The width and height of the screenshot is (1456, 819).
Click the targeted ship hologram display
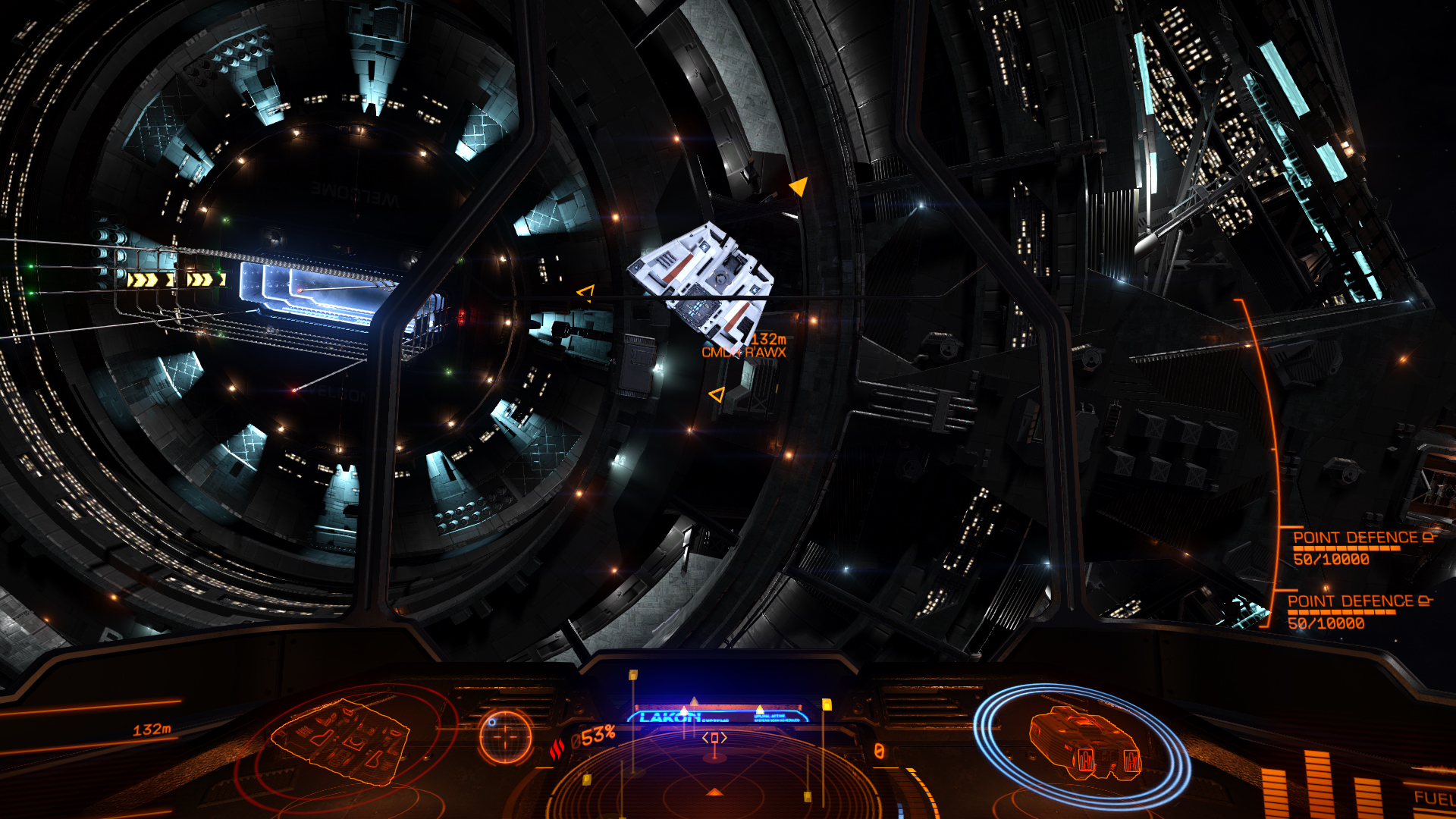[342, 741]
